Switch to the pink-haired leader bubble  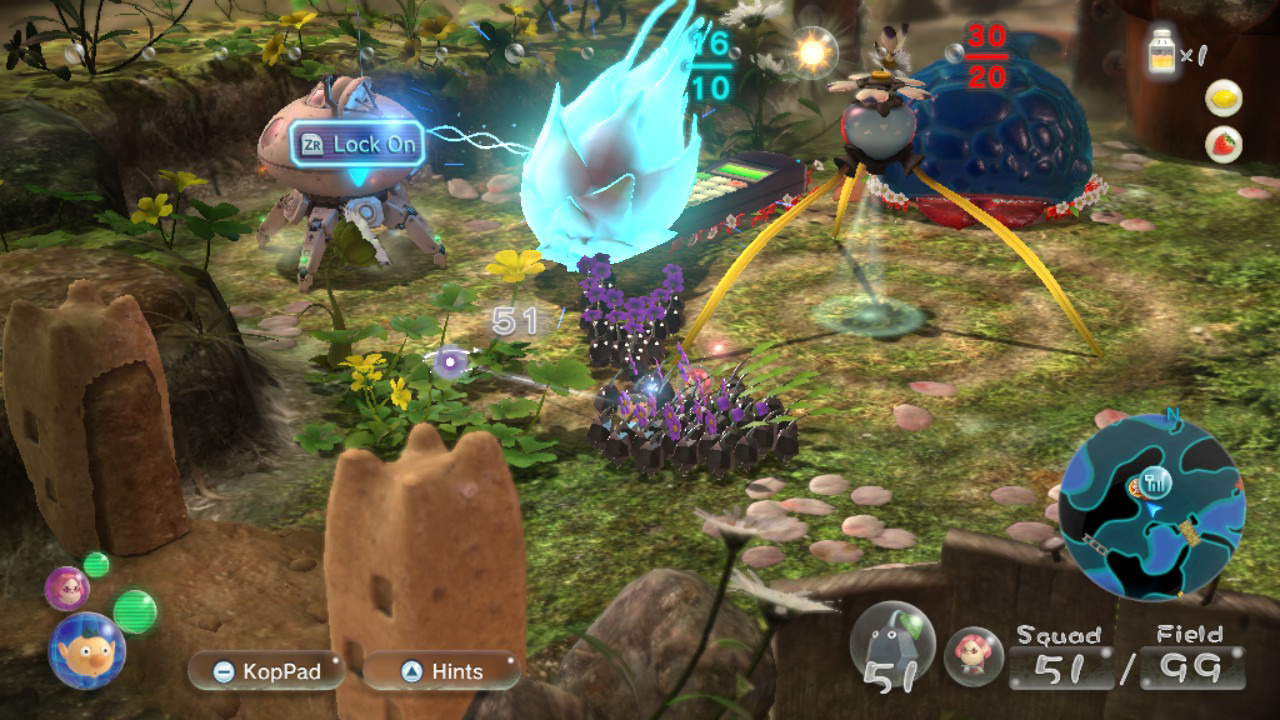[66, 587]
